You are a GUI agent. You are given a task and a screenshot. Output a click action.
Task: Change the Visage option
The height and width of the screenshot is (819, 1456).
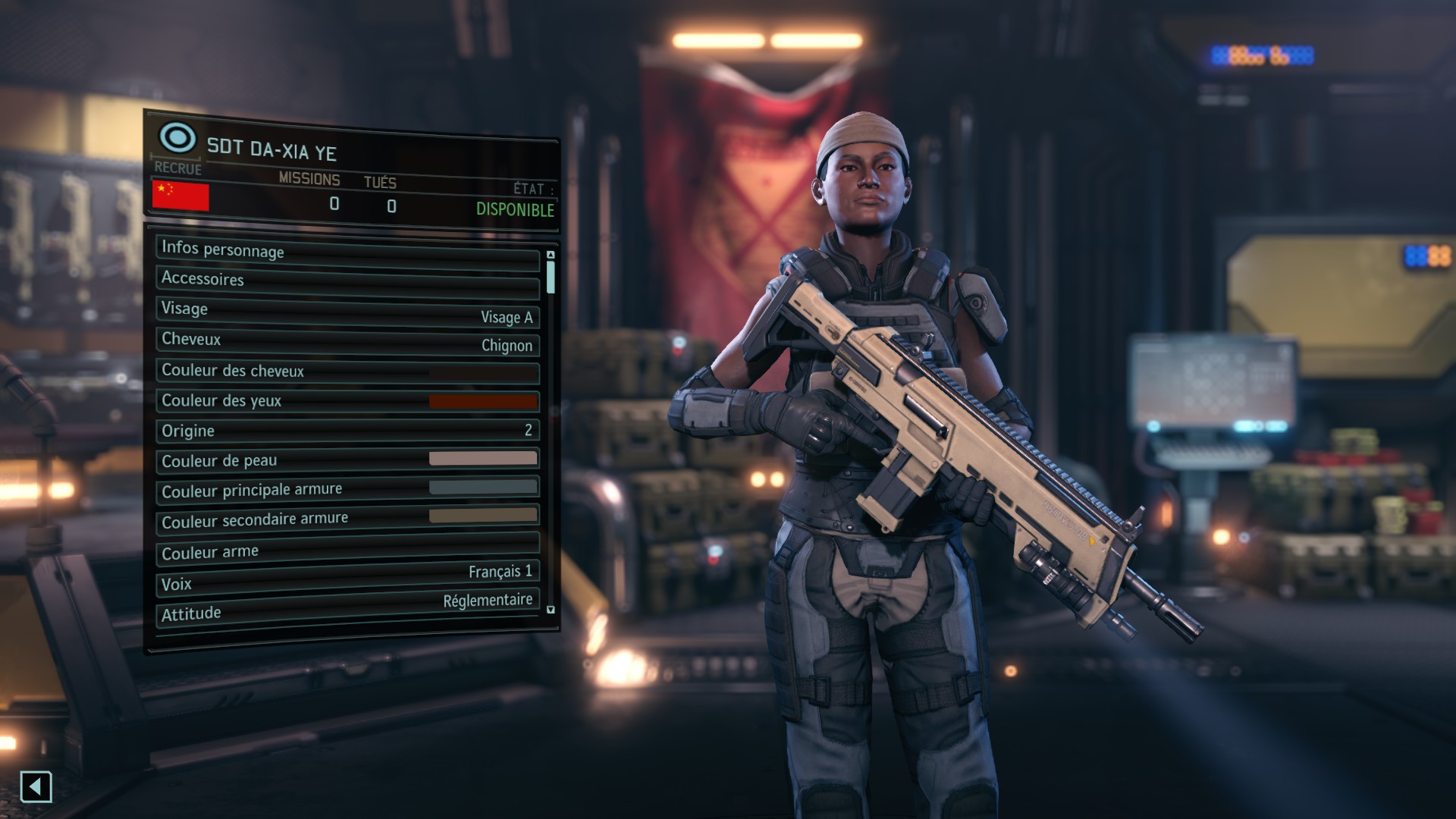pyautogui.click(x=347, y=312)
